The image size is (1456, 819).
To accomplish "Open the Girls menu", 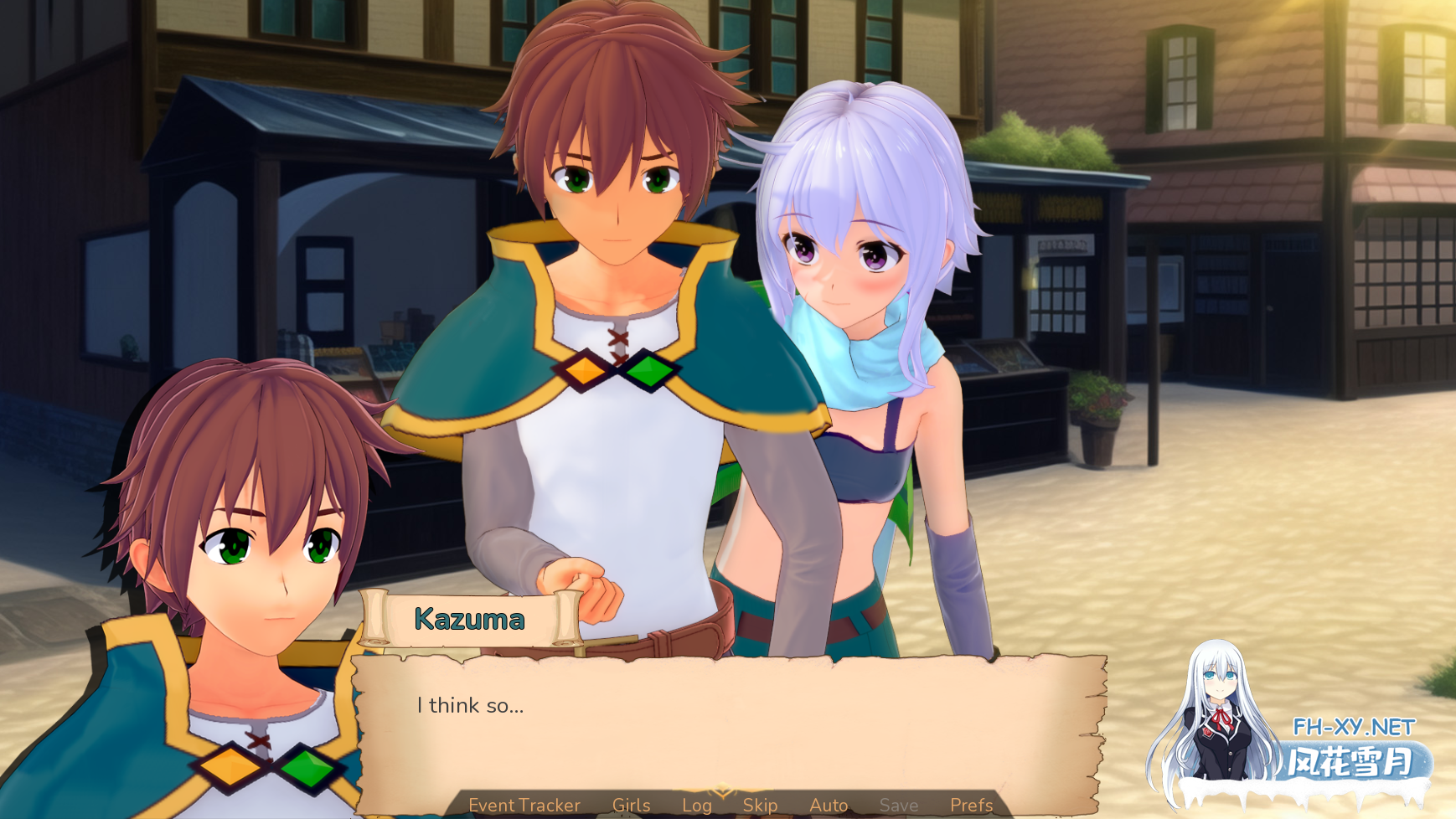I will point(631,805).
